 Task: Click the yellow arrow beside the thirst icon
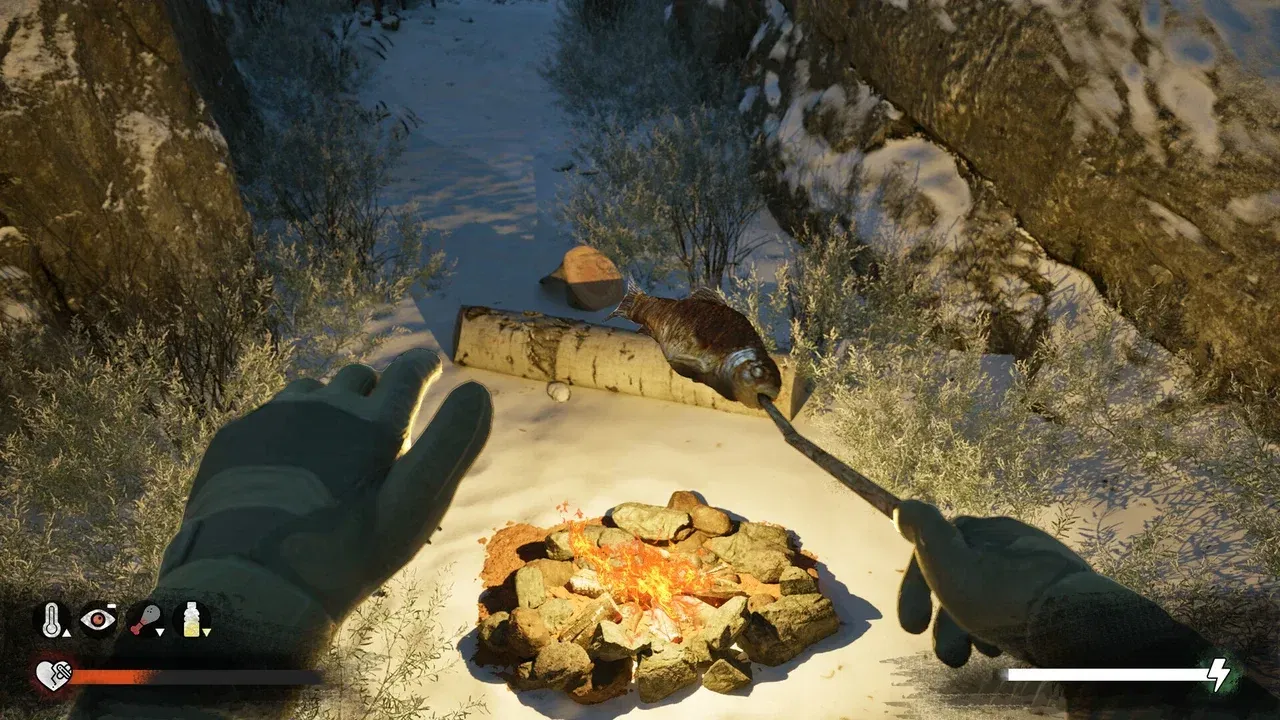207,632
